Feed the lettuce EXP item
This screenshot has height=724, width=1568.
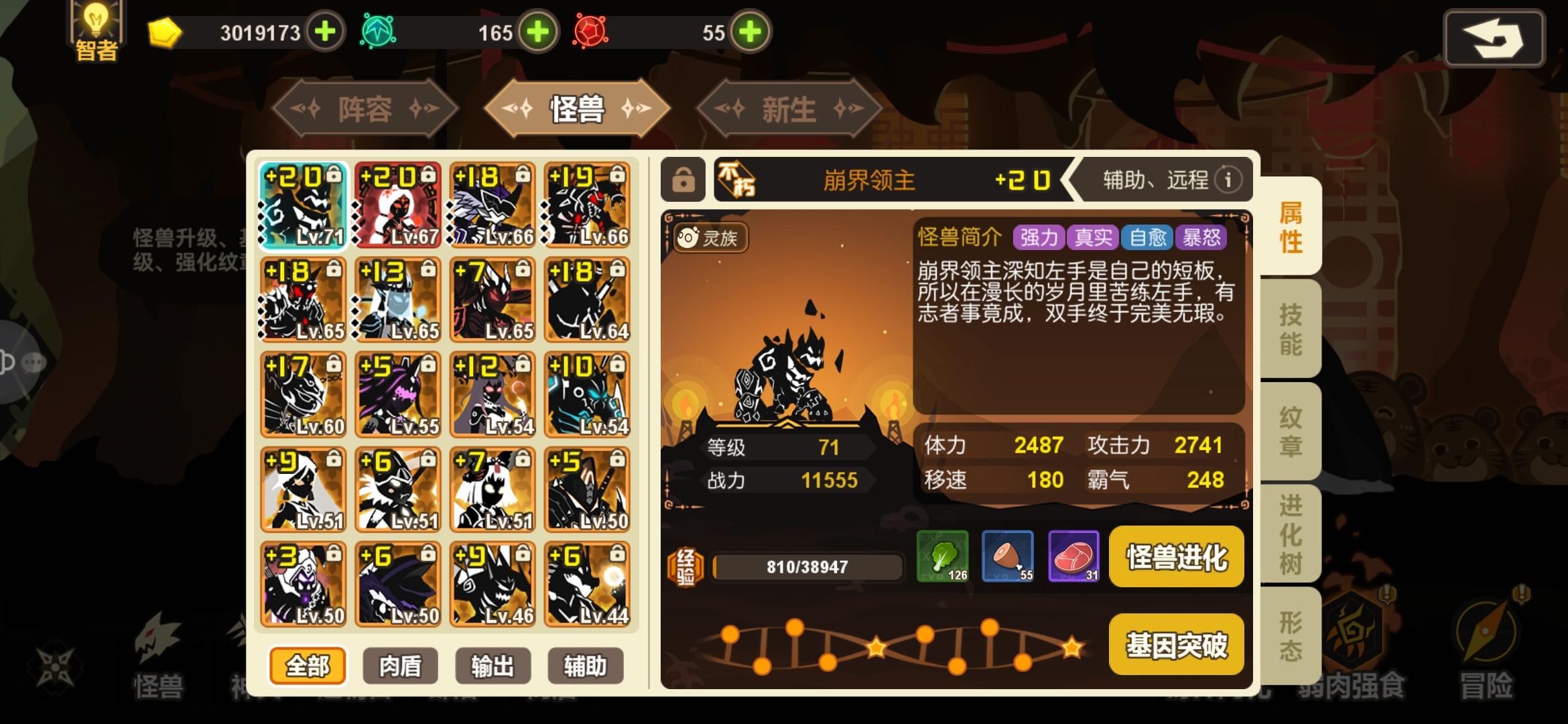coord(944,558)
